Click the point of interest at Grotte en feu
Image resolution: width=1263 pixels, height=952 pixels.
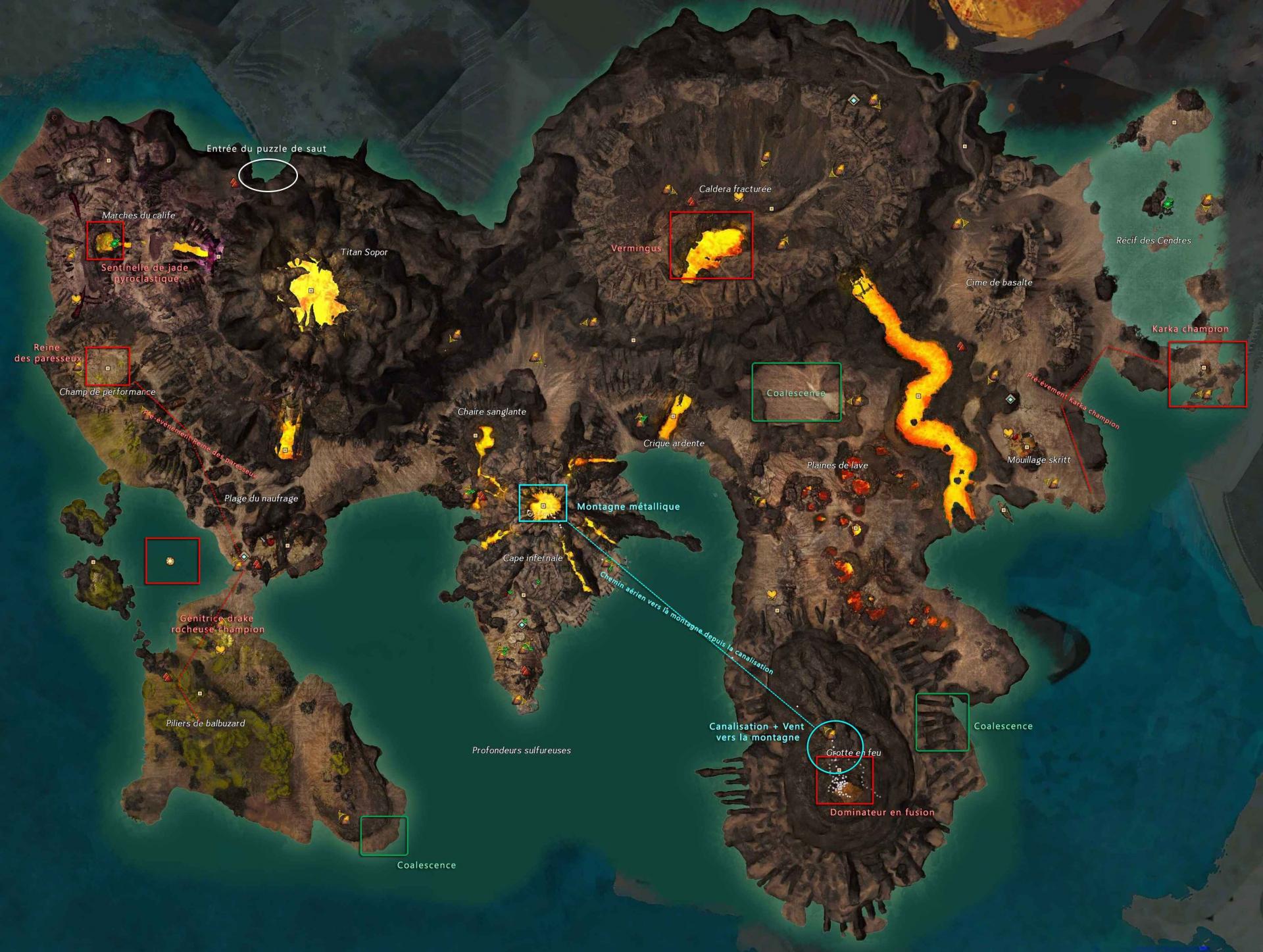(839, 770)
